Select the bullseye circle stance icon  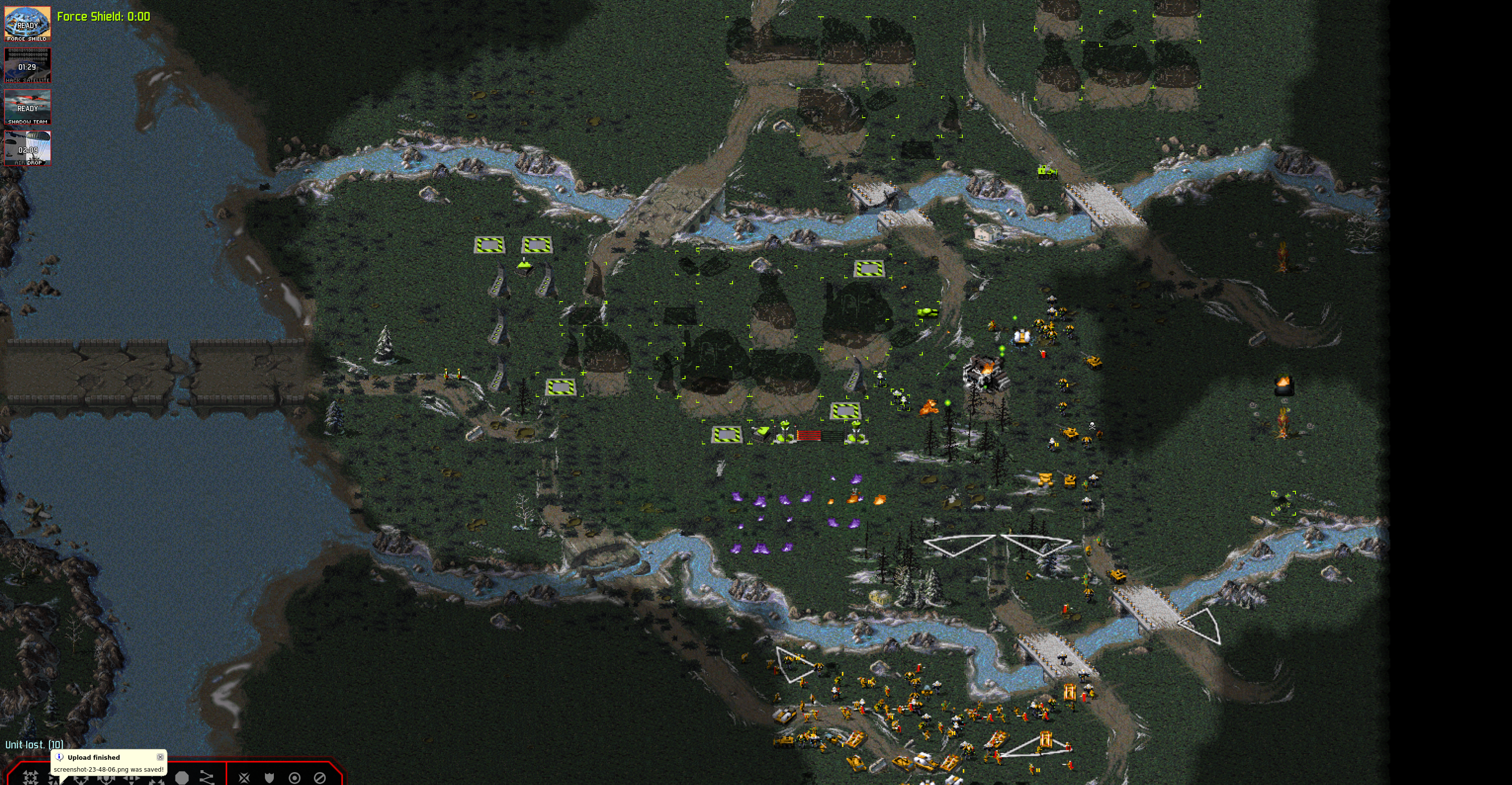pyautogui.click(x=295, y=778)
